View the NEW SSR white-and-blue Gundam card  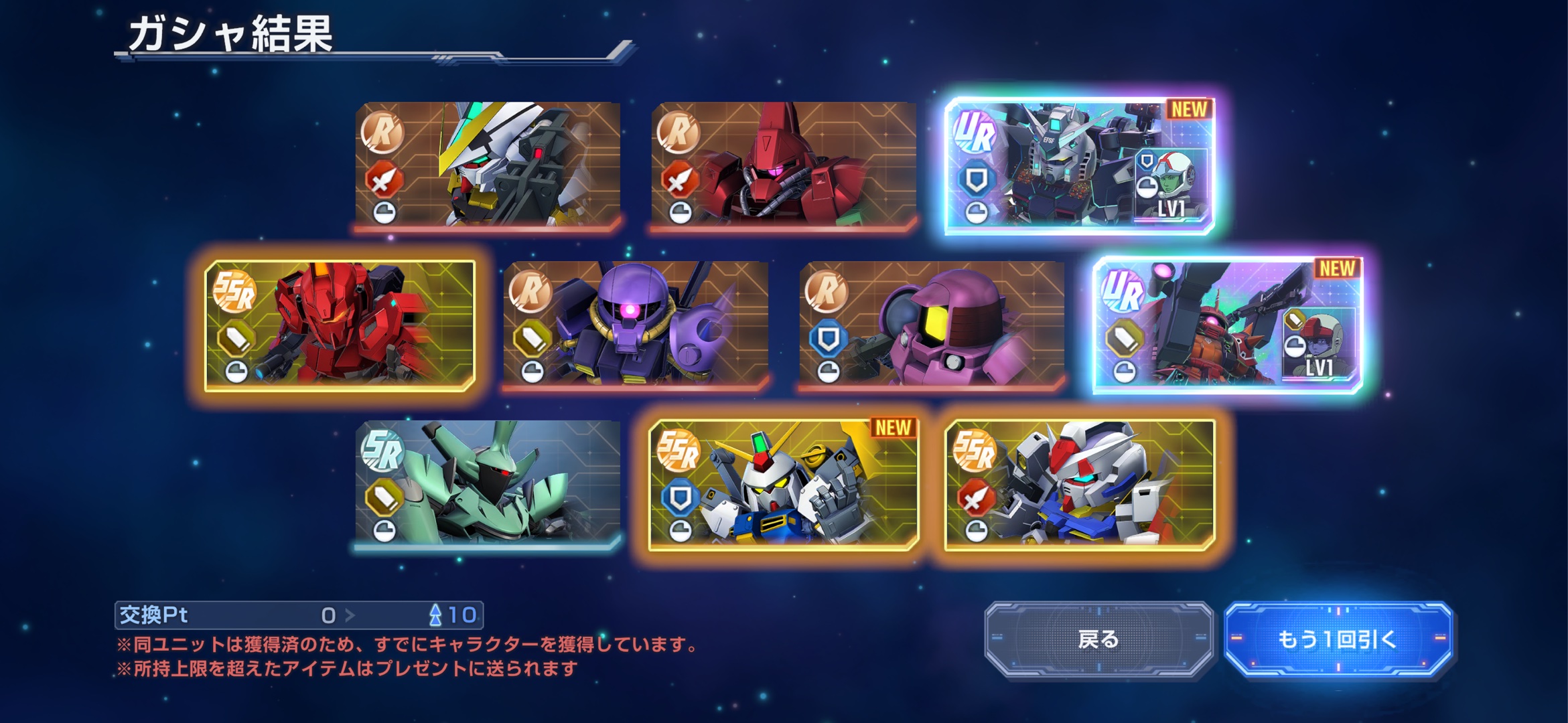(783, 485)
